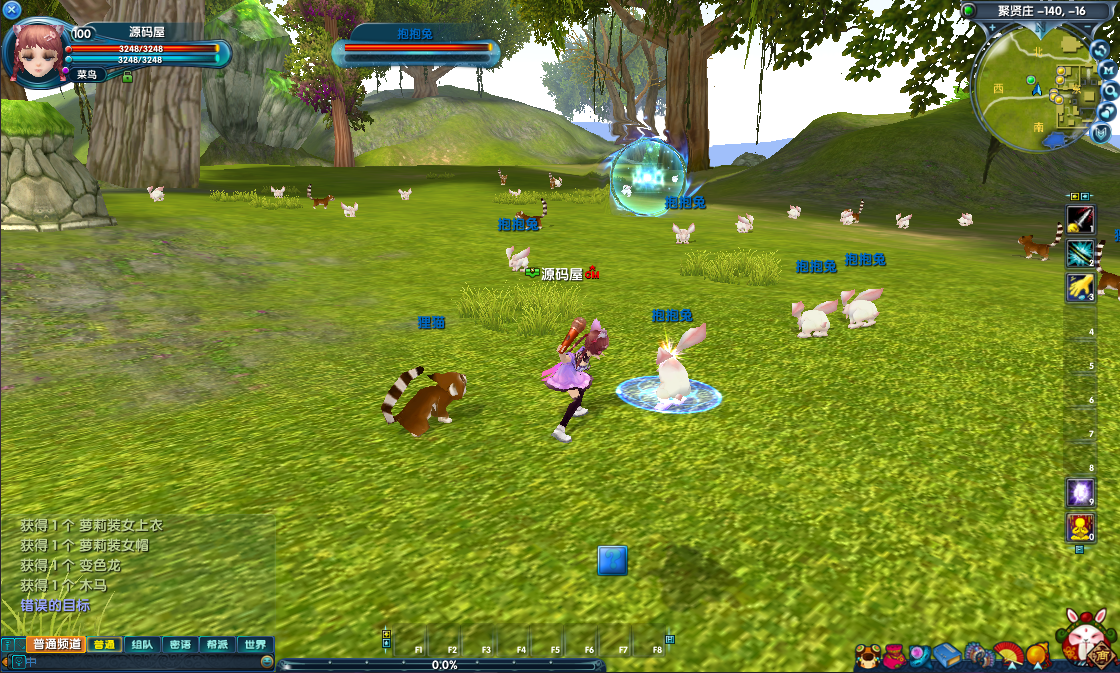Switch chat to the 密语 (whisper) channel
1120x673 pixels.
tap(180, 645)
